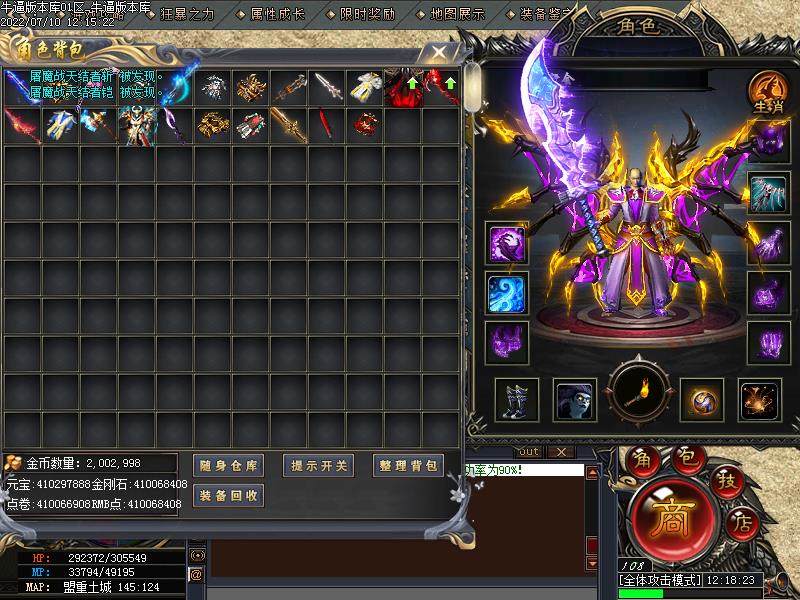This screenshot has height=600, width=800.
Task: Select the golden sparks equipment slot
Action: pyautogui.click(x=760, y=400)
